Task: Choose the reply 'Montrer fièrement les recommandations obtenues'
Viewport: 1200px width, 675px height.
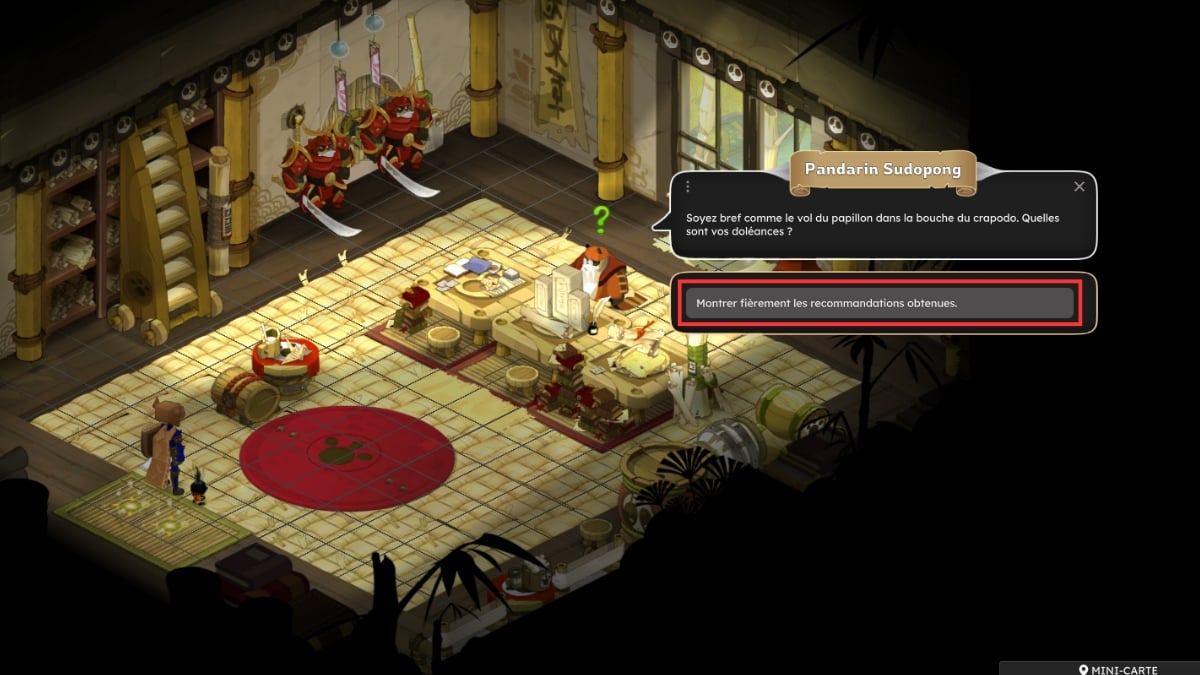Action: (x=878, y=303)
